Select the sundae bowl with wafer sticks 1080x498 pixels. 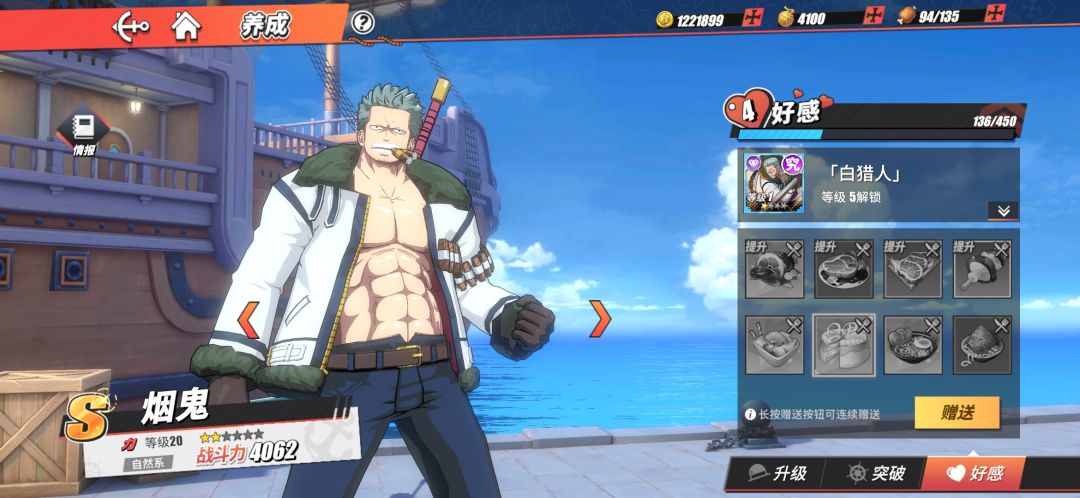click(774, 345)
